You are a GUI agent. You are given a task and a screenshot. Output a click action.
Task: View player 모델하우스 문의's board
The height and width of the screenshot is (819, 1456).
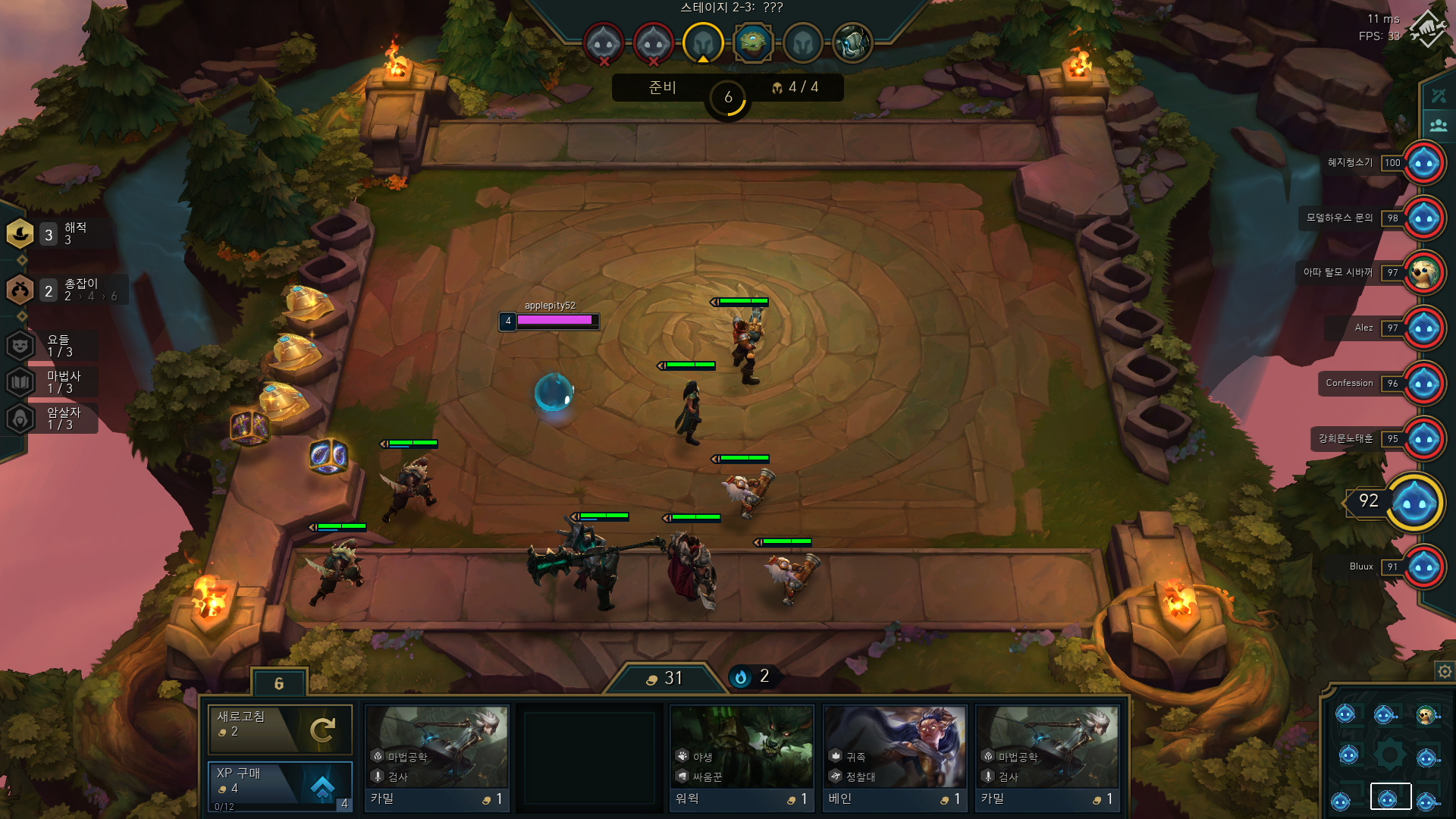[1423, 218]
